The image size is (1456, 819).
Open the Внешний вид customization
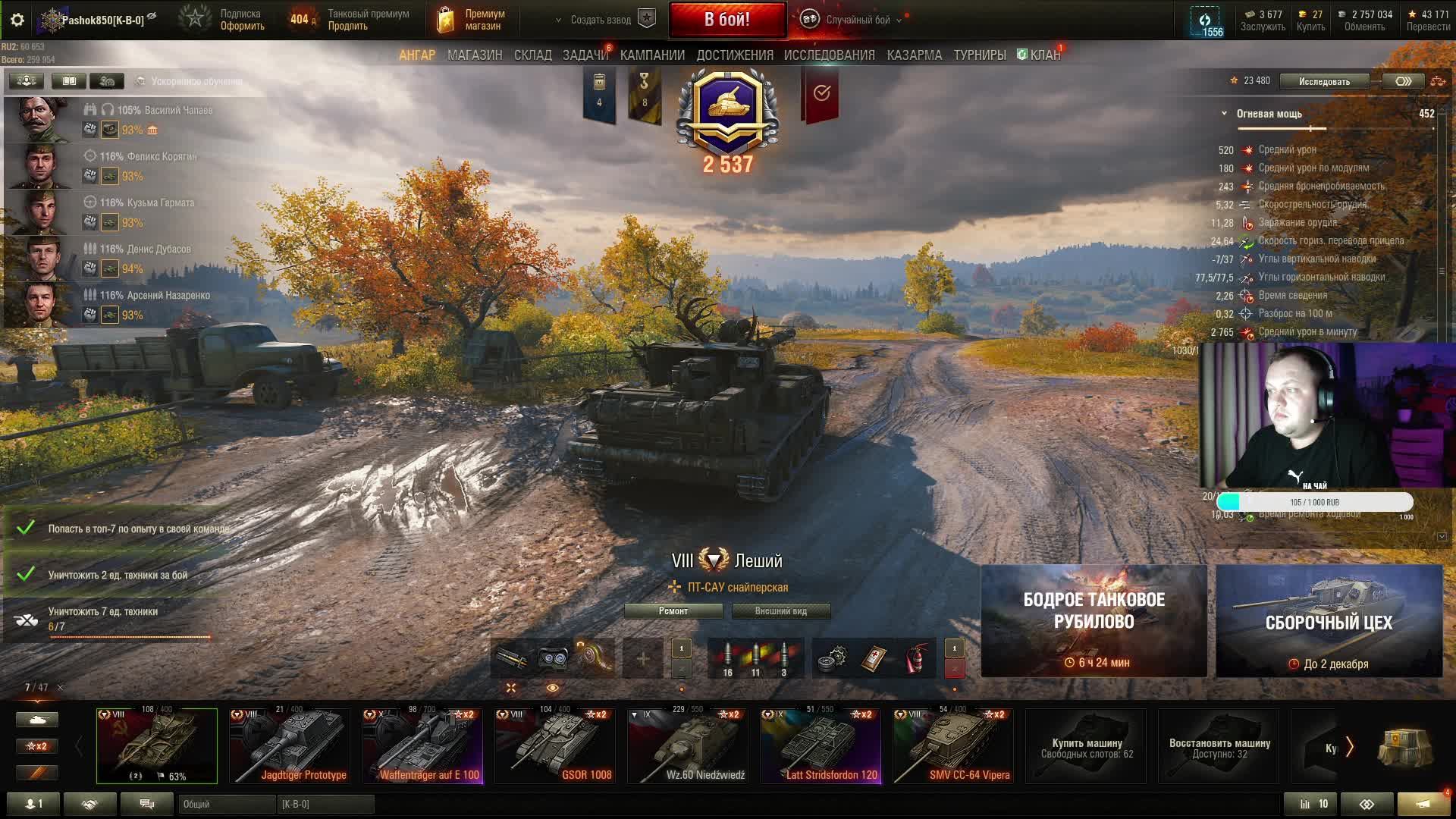(780, 611)
